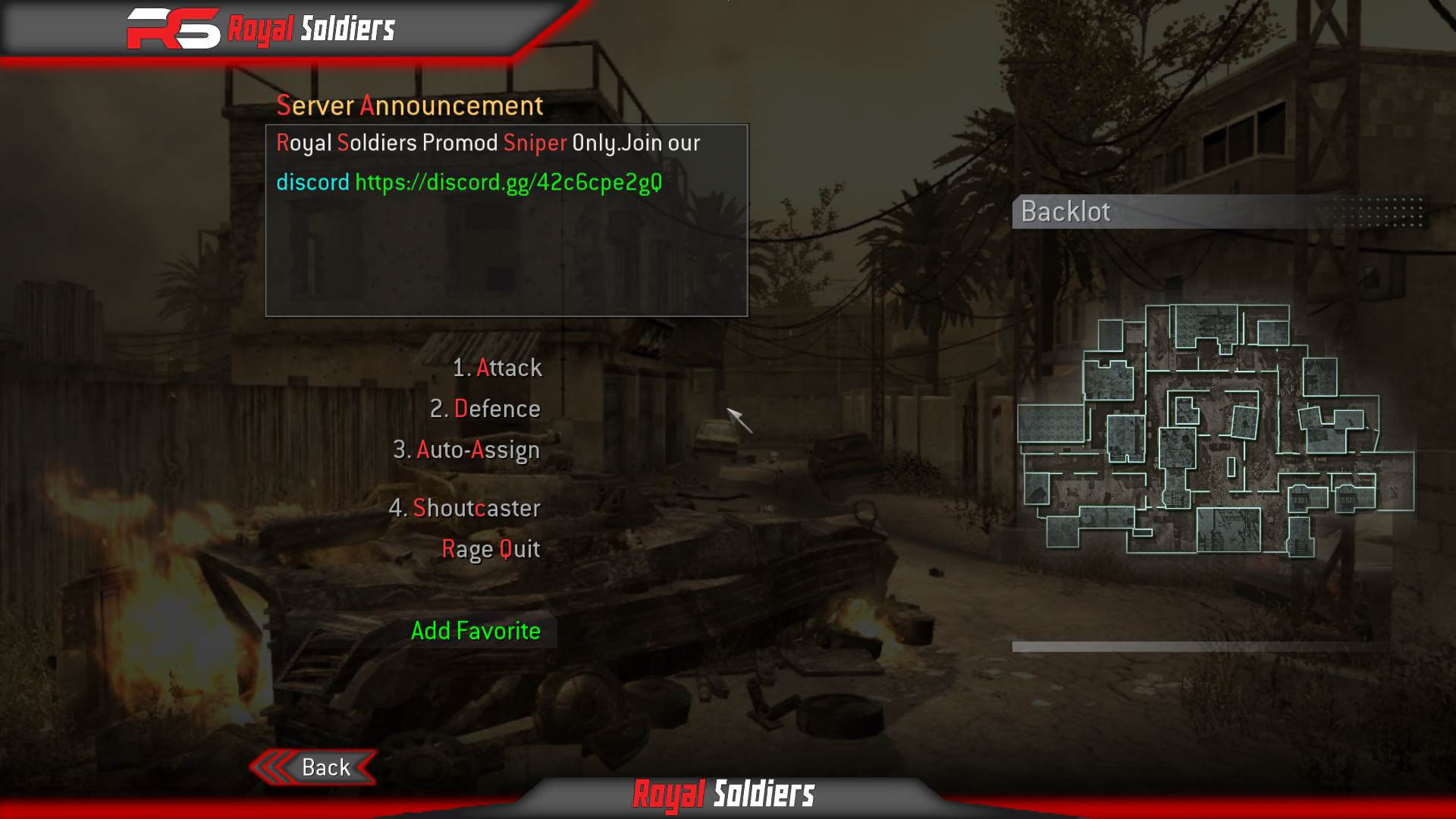Click the Royal Soldiers banner at the bottom

pos(724,795)
